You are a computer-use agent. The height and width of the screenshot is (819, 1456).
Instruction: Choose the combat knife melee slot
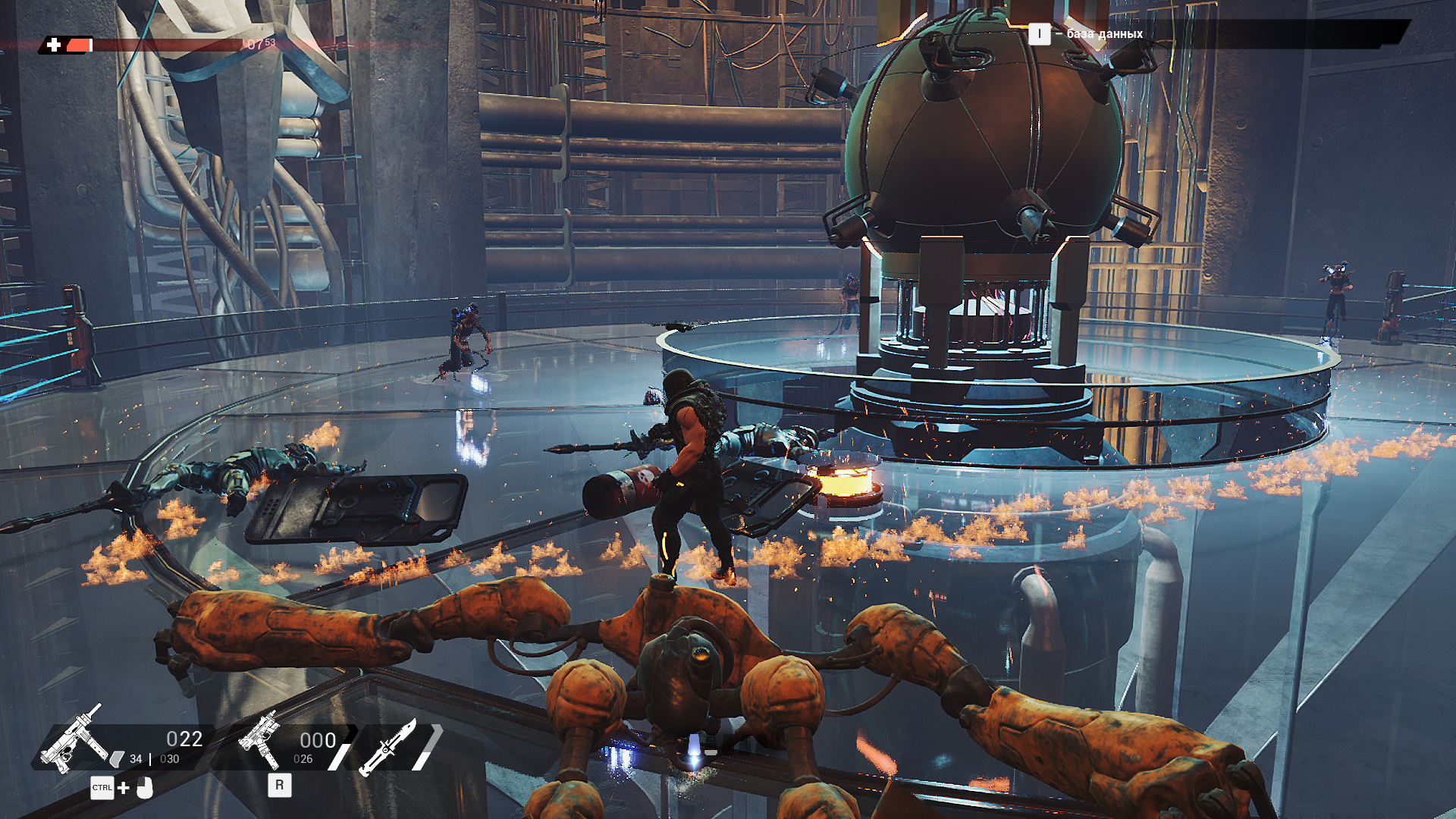coord(388,746)
